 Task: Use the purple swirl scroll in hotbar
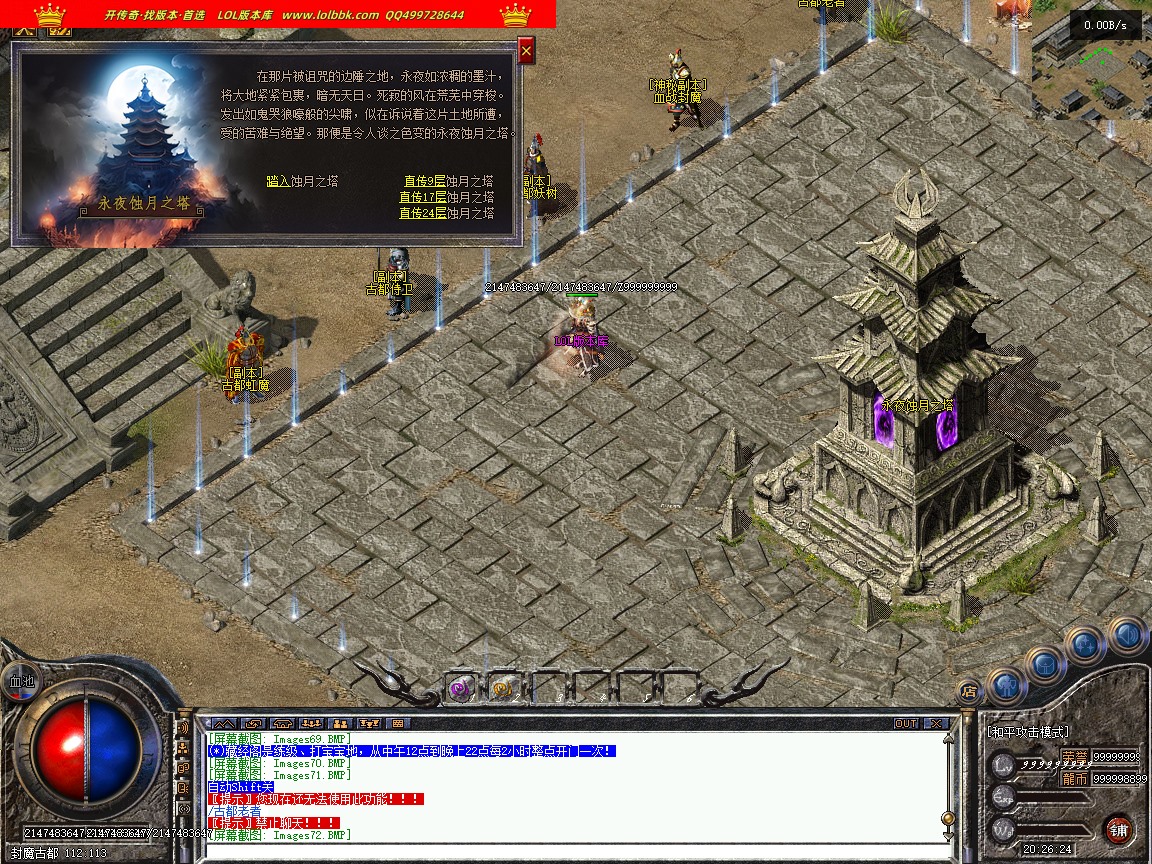pyautogui.click(x=459, y=687)
